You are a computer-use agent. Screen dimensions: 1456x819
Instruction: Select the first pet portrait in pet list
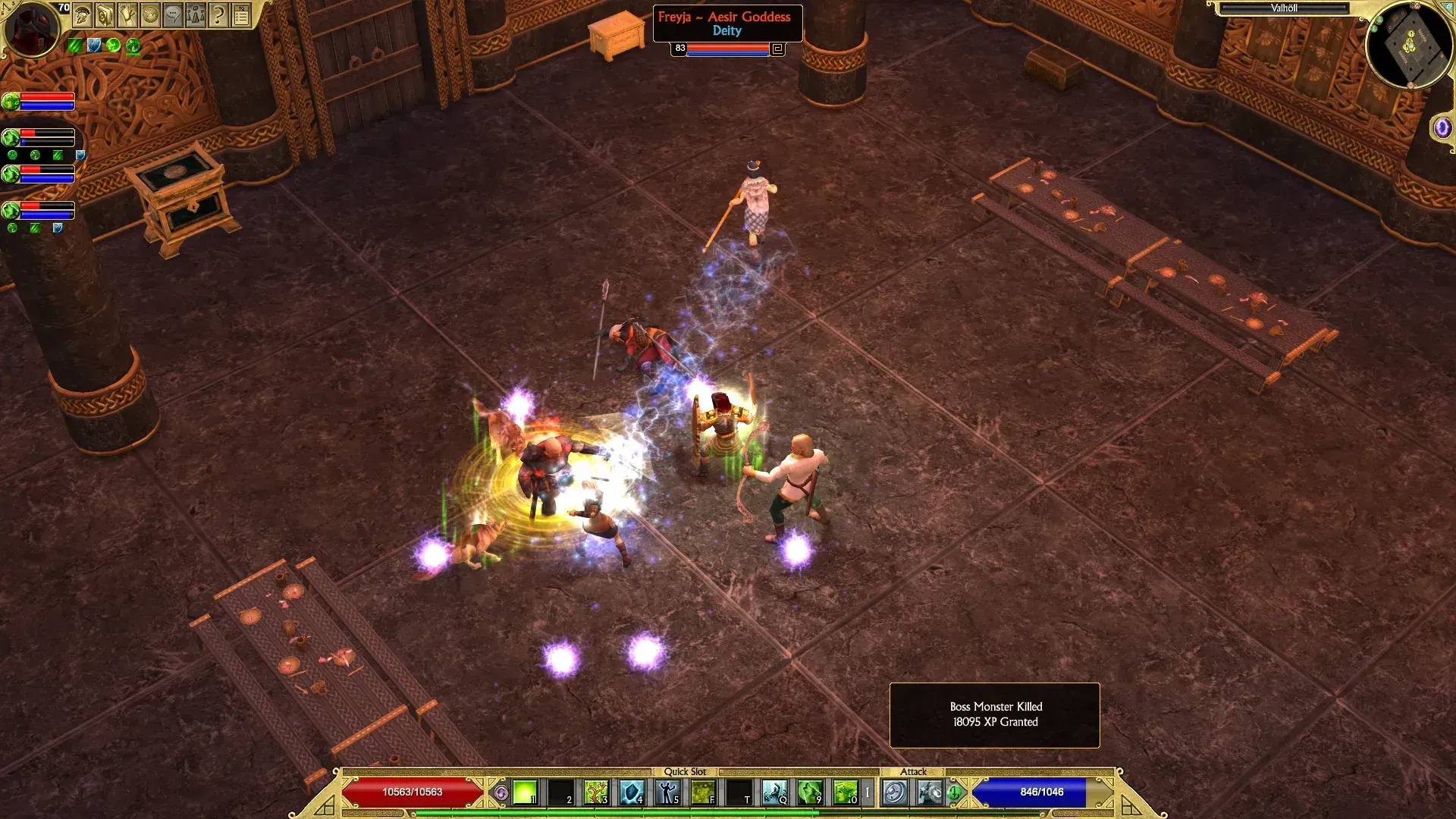click(x=11, y=101)
